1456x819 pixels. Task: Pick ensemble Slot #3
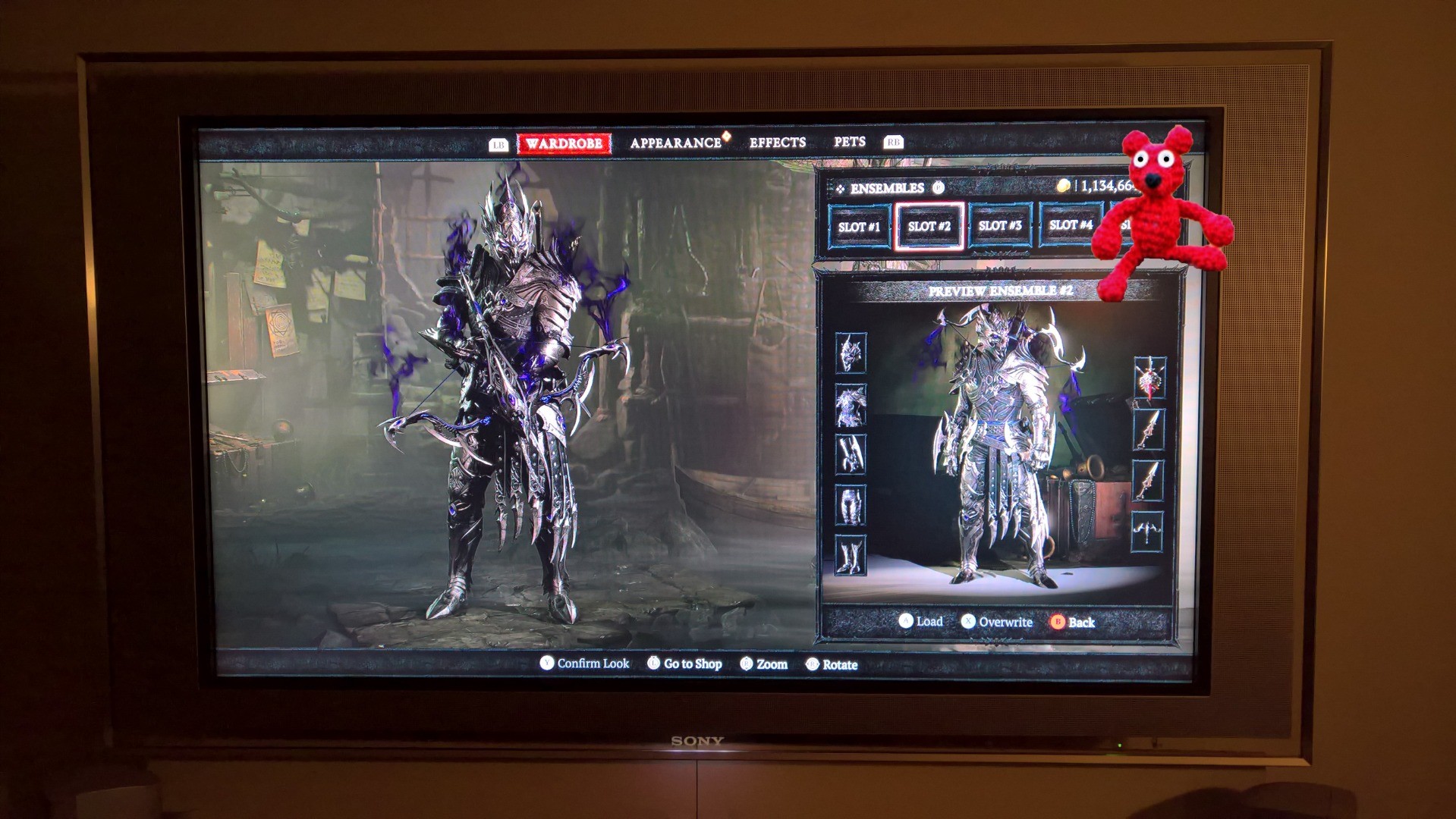click(x=999, y=226)
